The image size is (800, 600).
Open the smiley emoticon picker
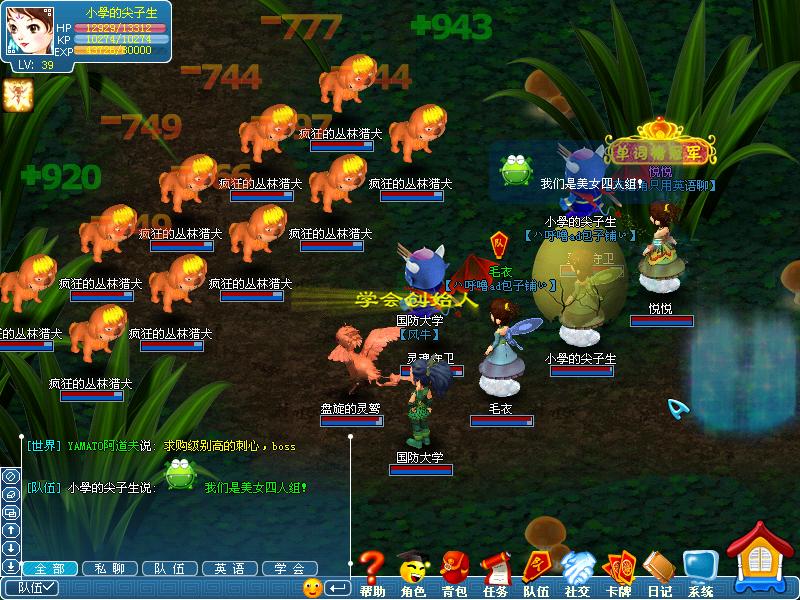pyautogui.click(x=312, y=588)
